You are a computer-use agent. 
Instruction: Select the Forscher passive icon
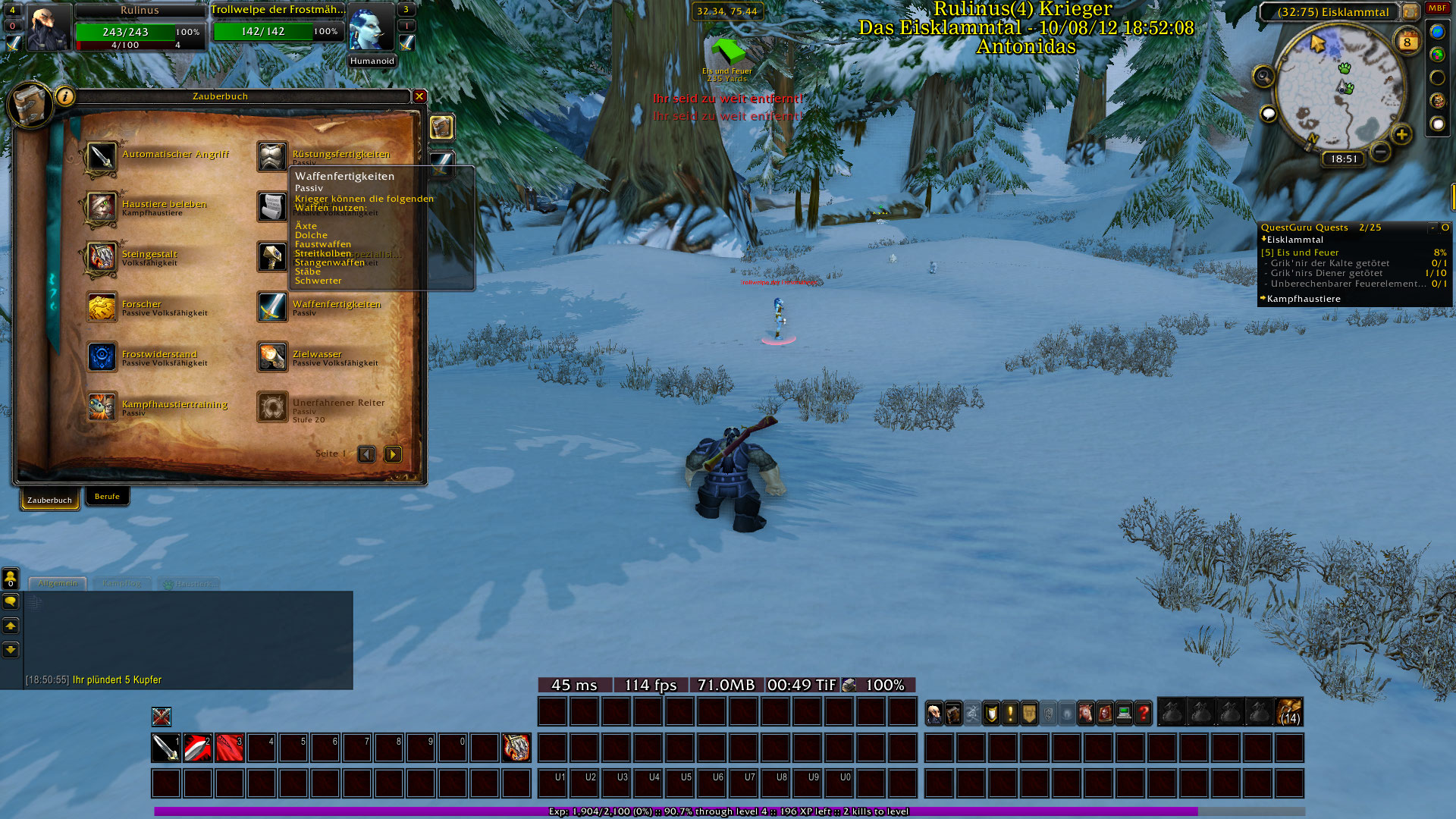pos(102,307)
